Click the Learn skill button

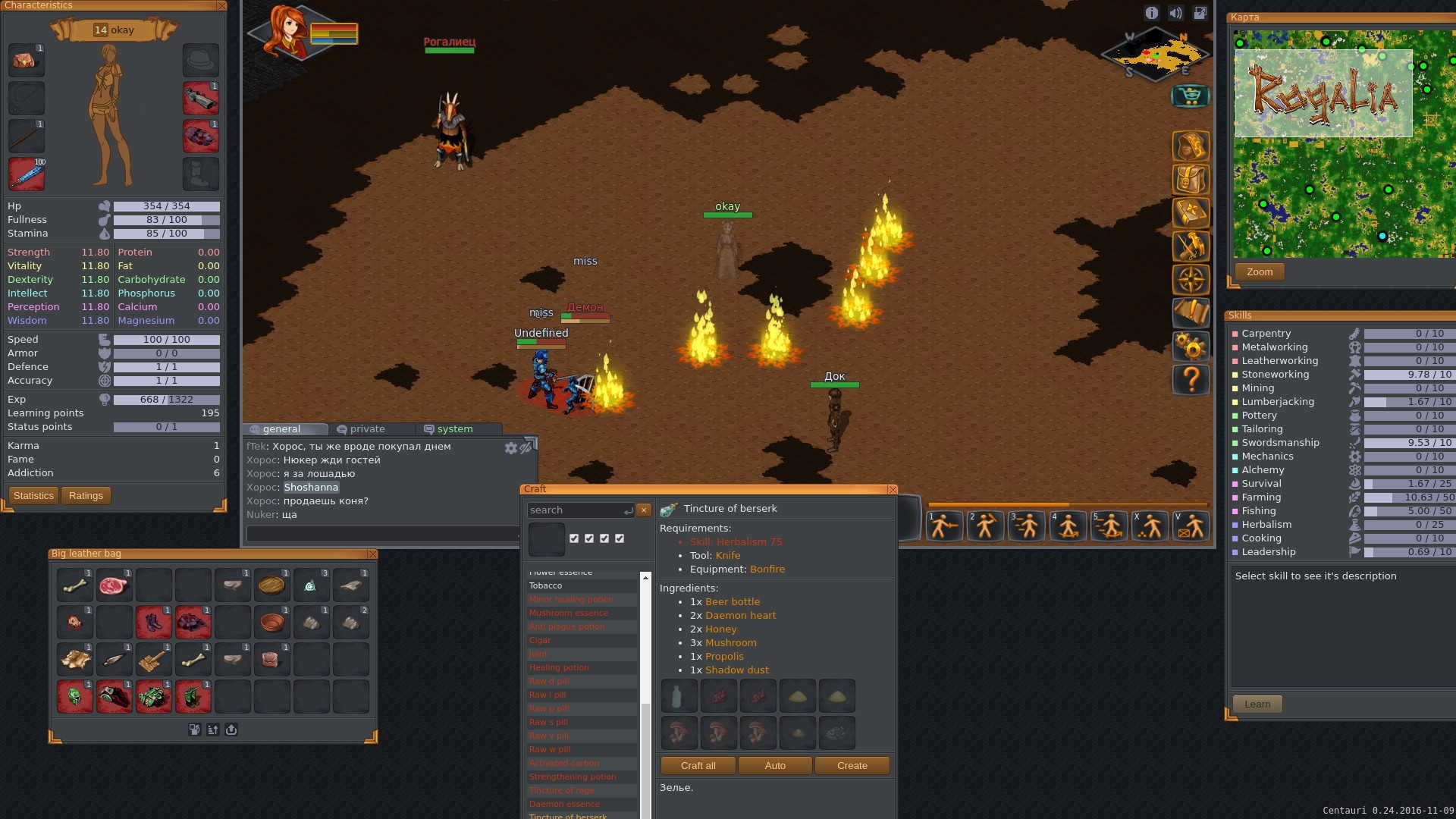pyautogui.click(x=1257, y=704)
